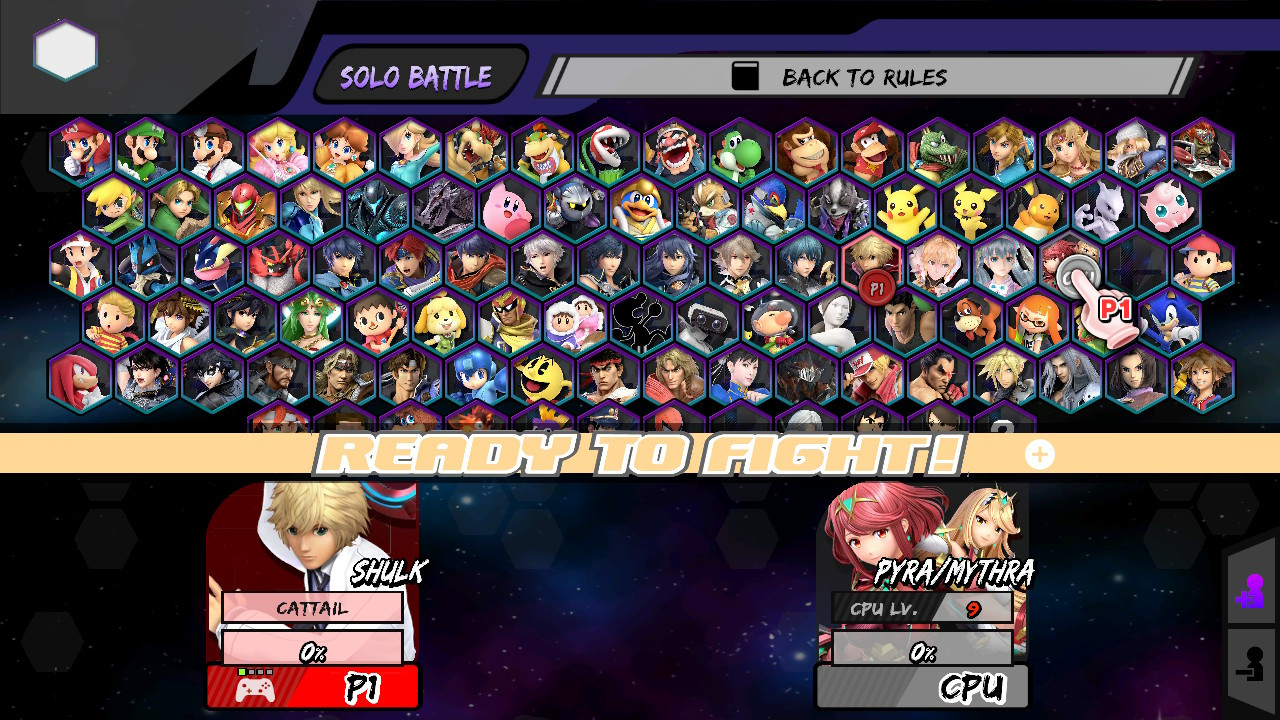
Task: Expand rule details via the plus icon
Action: tap(1040, 454)
